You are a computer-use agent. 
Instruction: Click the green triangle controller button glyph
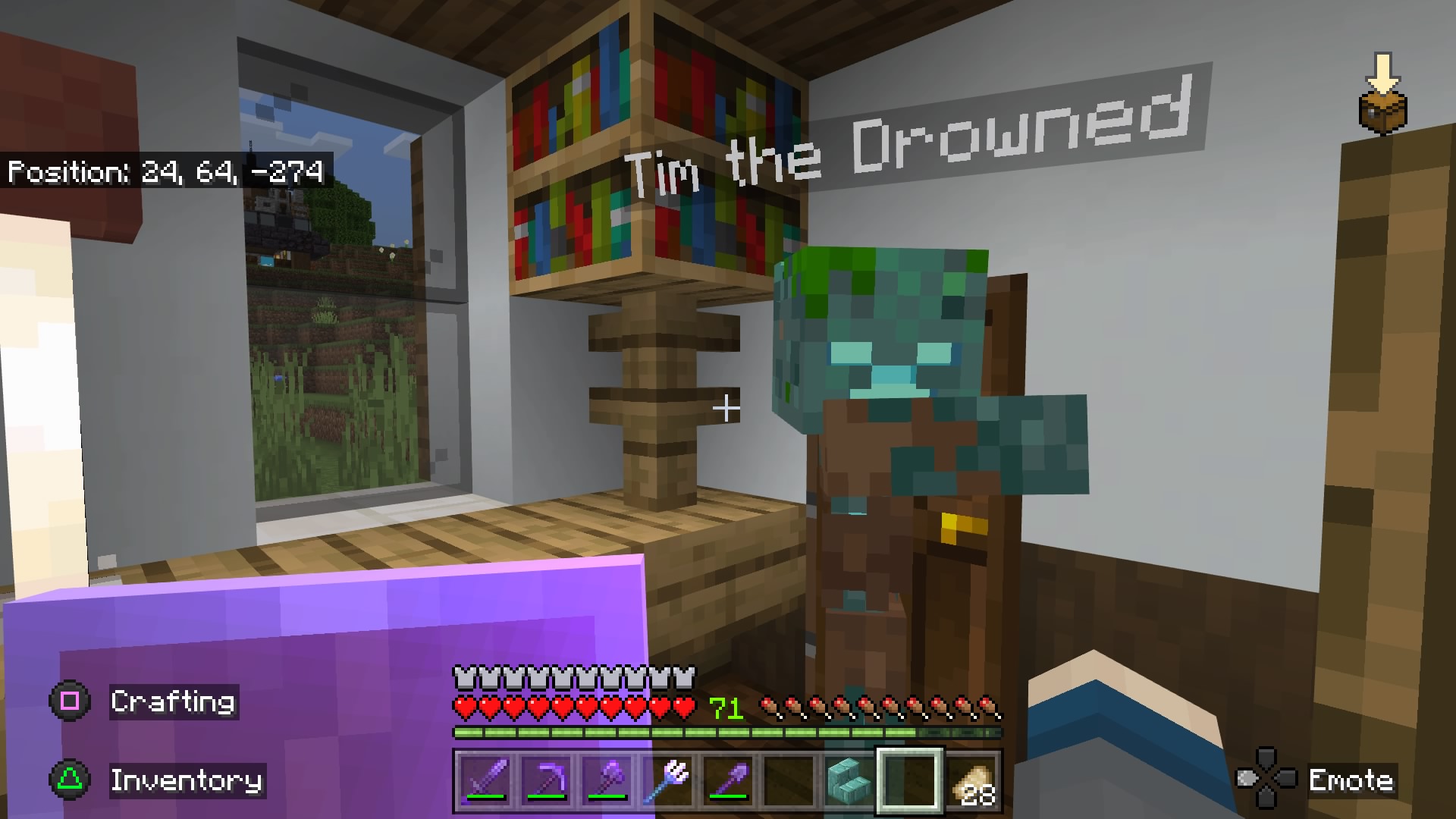(x=68, y=781)
